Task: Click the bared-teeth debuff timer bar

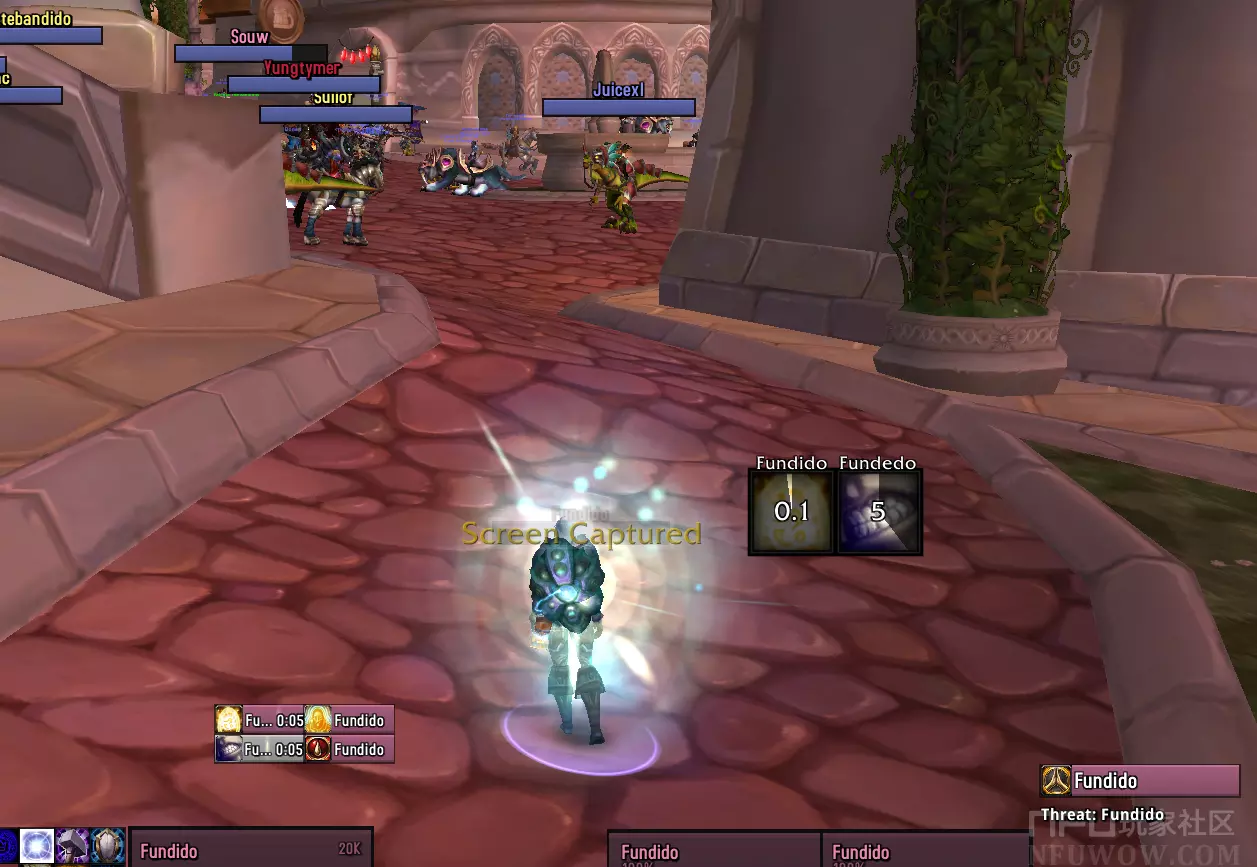Action: click(x=260, y=749)
